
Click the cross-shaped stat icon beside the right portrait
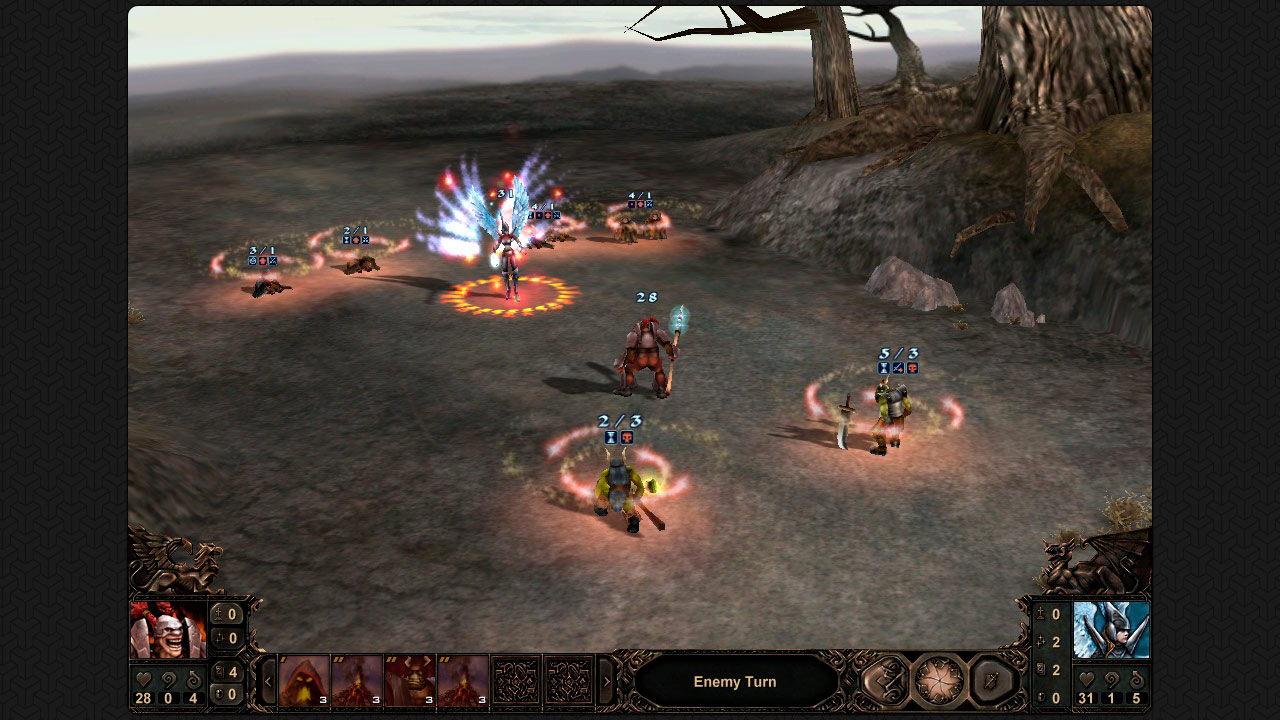click(x=1043, y=641)
